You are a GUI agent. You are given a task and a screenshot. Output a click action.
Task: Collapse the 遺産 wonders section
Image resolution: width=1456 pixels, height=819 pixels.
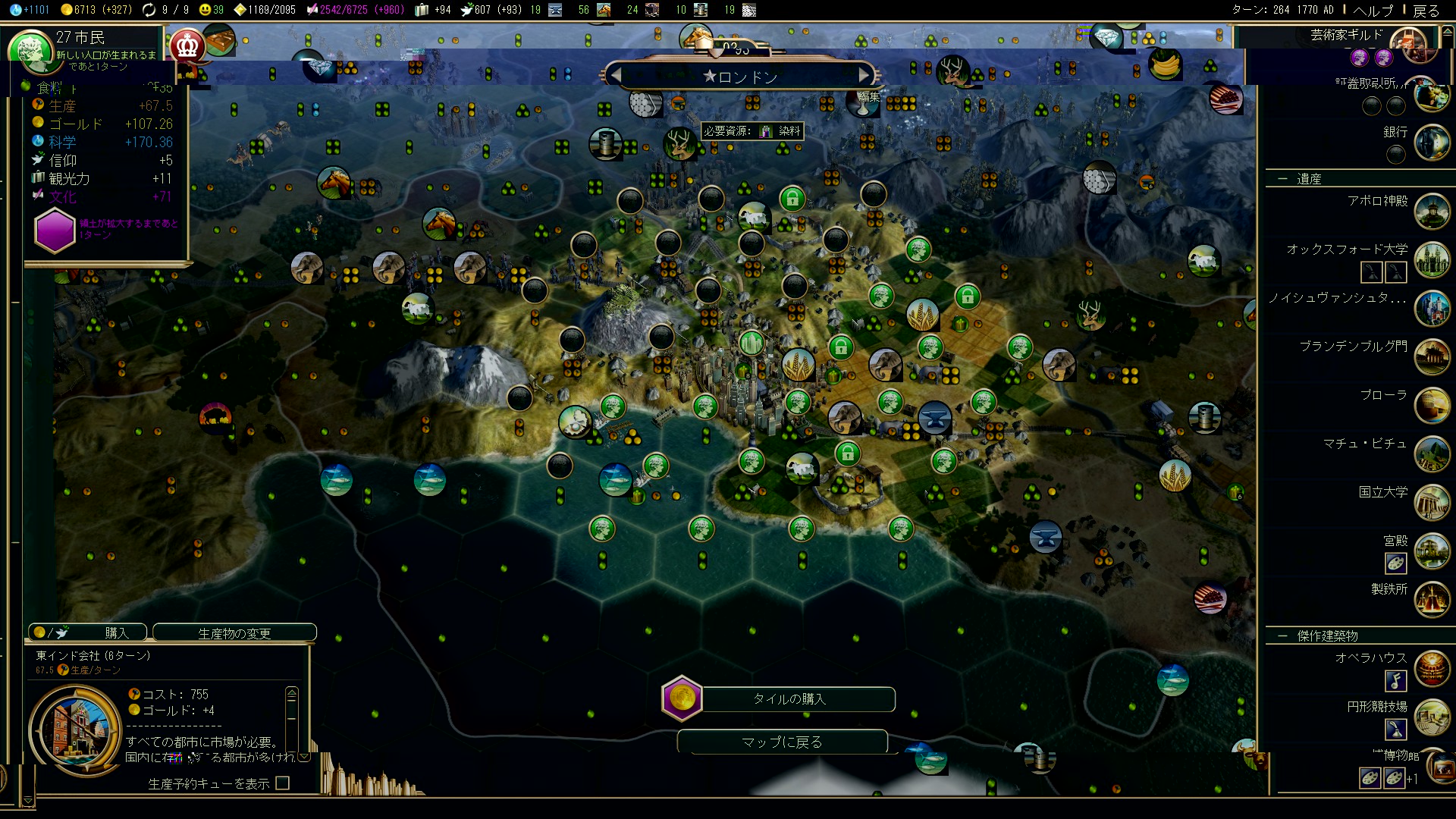point(1283,179)
